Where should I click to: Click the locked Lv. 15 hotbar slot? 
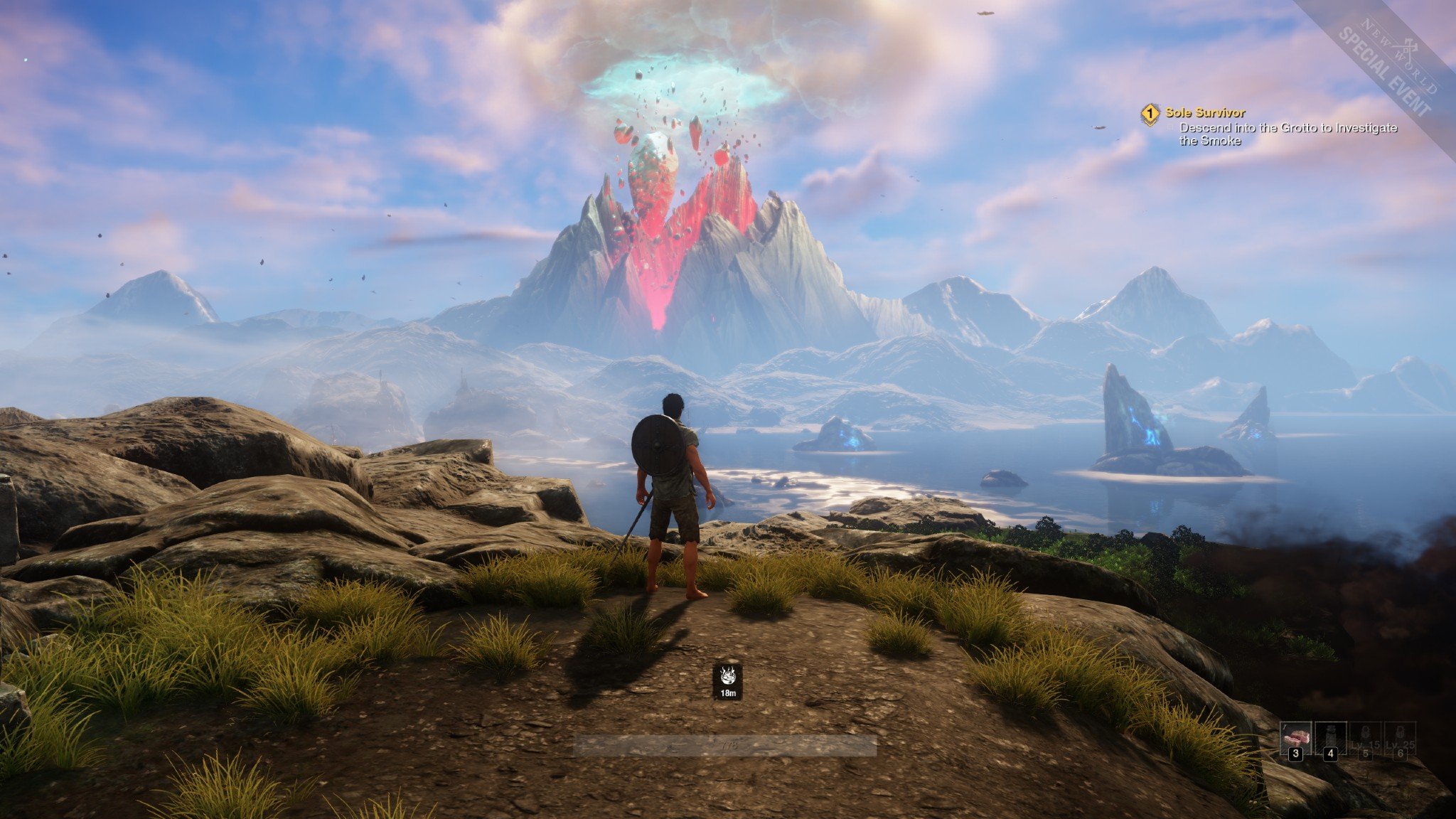click(x=1365, y=739)
